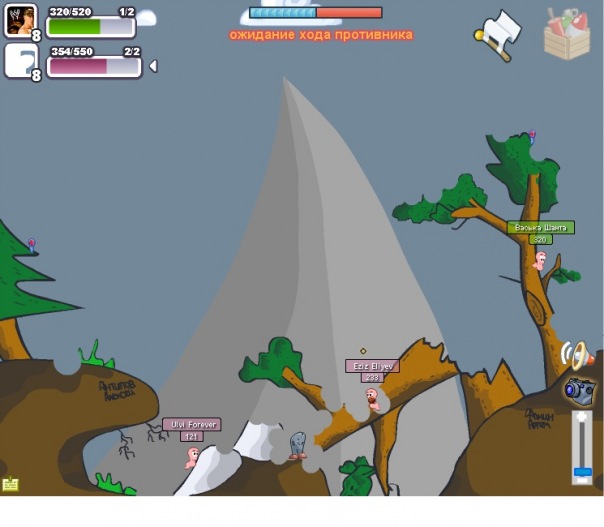Click the camera icon
604x527 pixels.
(x=579, y=390)
